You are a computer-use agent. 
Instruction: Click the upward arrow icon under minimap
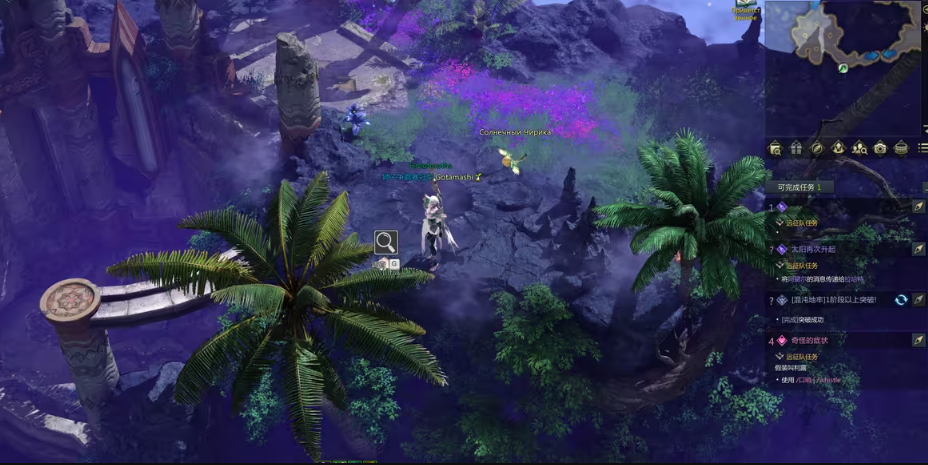[838, 148]
